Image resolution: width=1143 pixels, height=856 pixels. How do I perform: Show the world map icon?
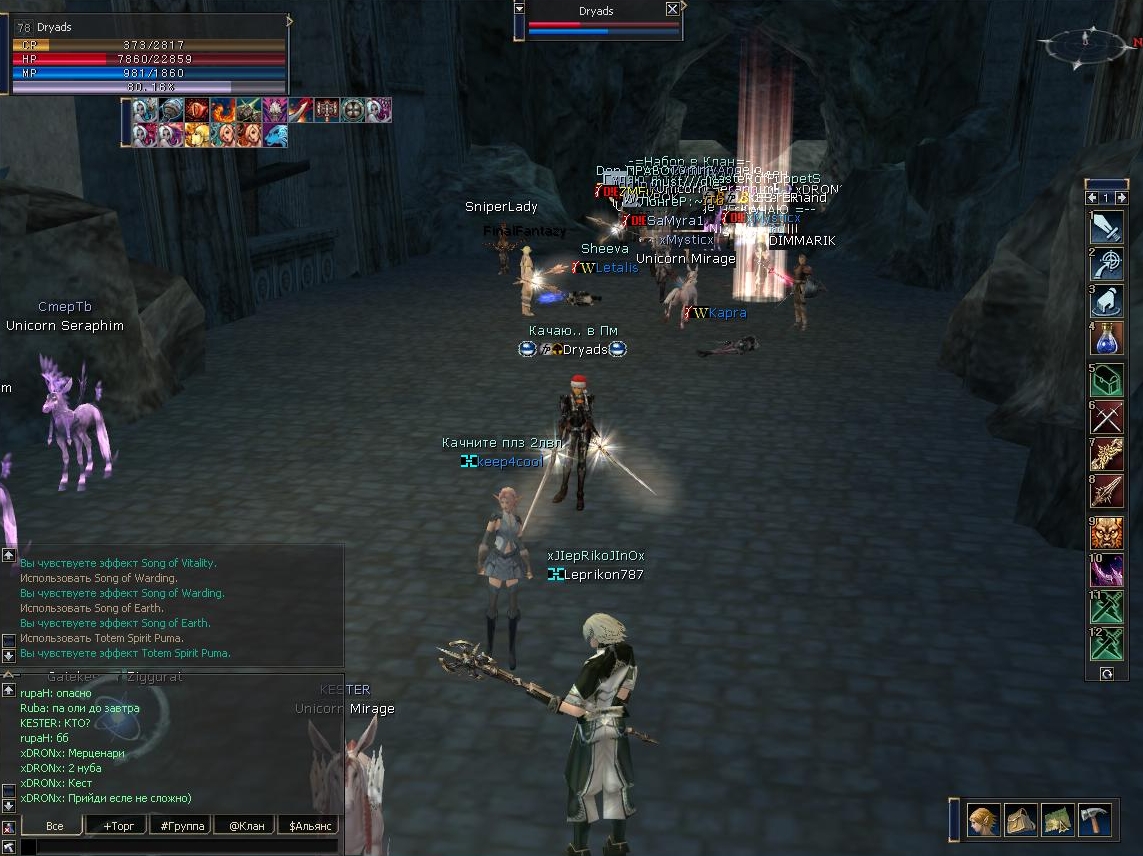[1058, 820]
